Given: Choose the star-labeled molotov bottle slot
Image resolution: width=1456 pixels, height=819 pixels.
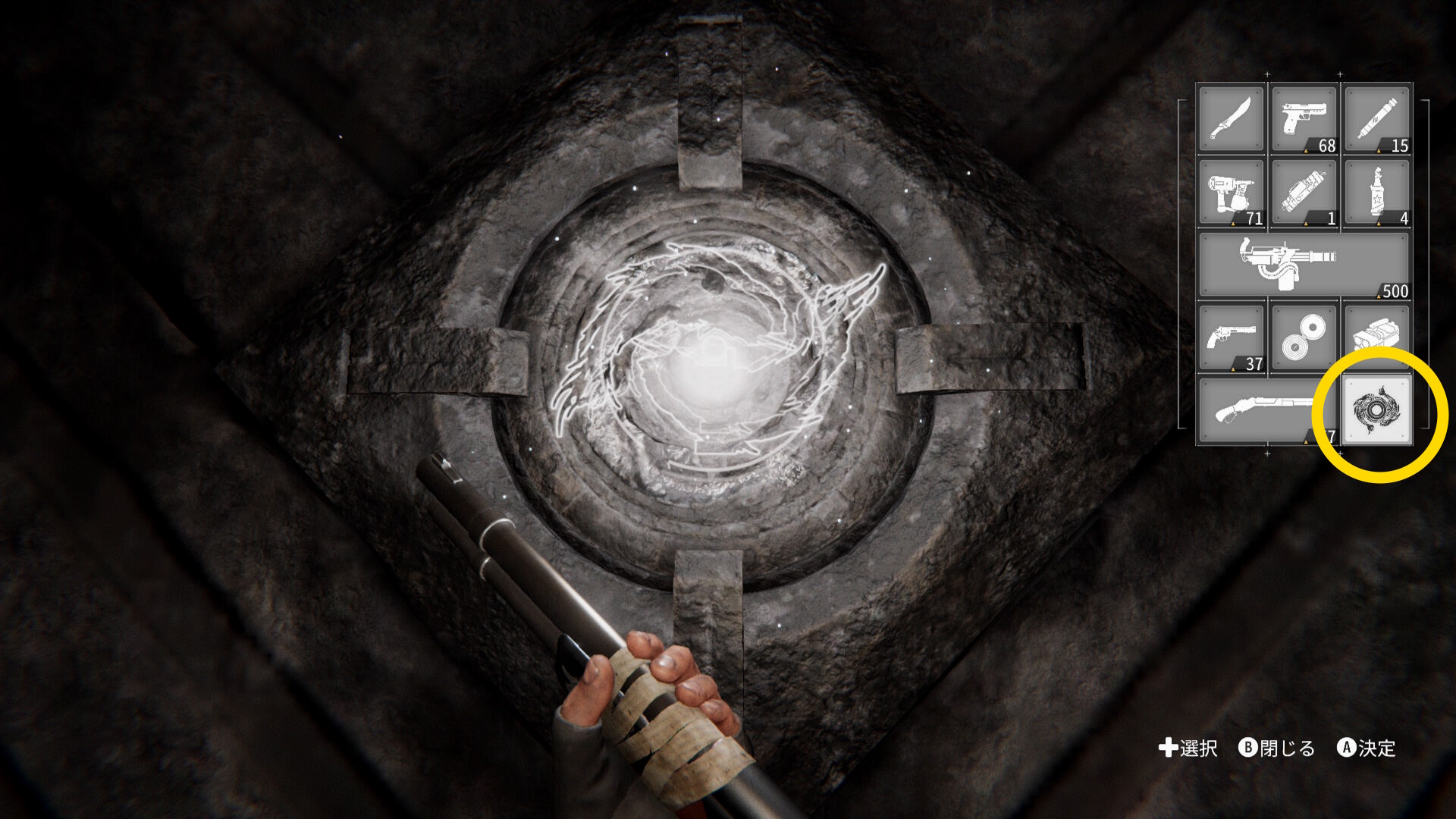Looking at the screenshot, I should coord(1376,191).
